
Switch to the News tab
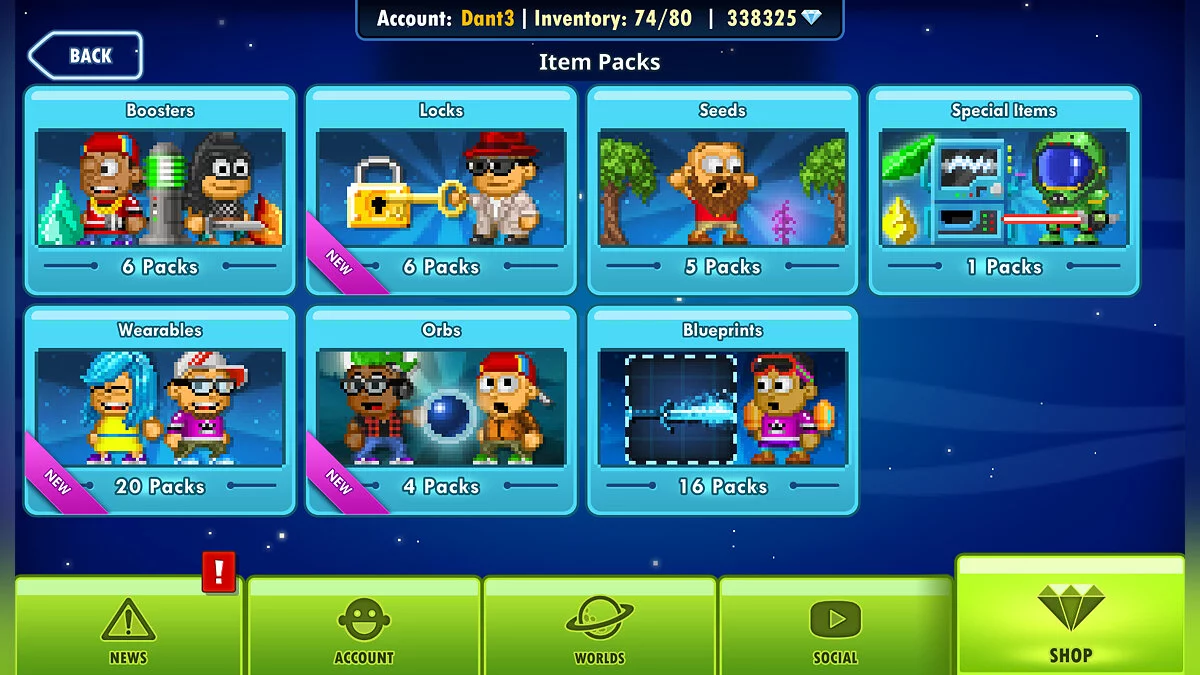pos(128,628)
